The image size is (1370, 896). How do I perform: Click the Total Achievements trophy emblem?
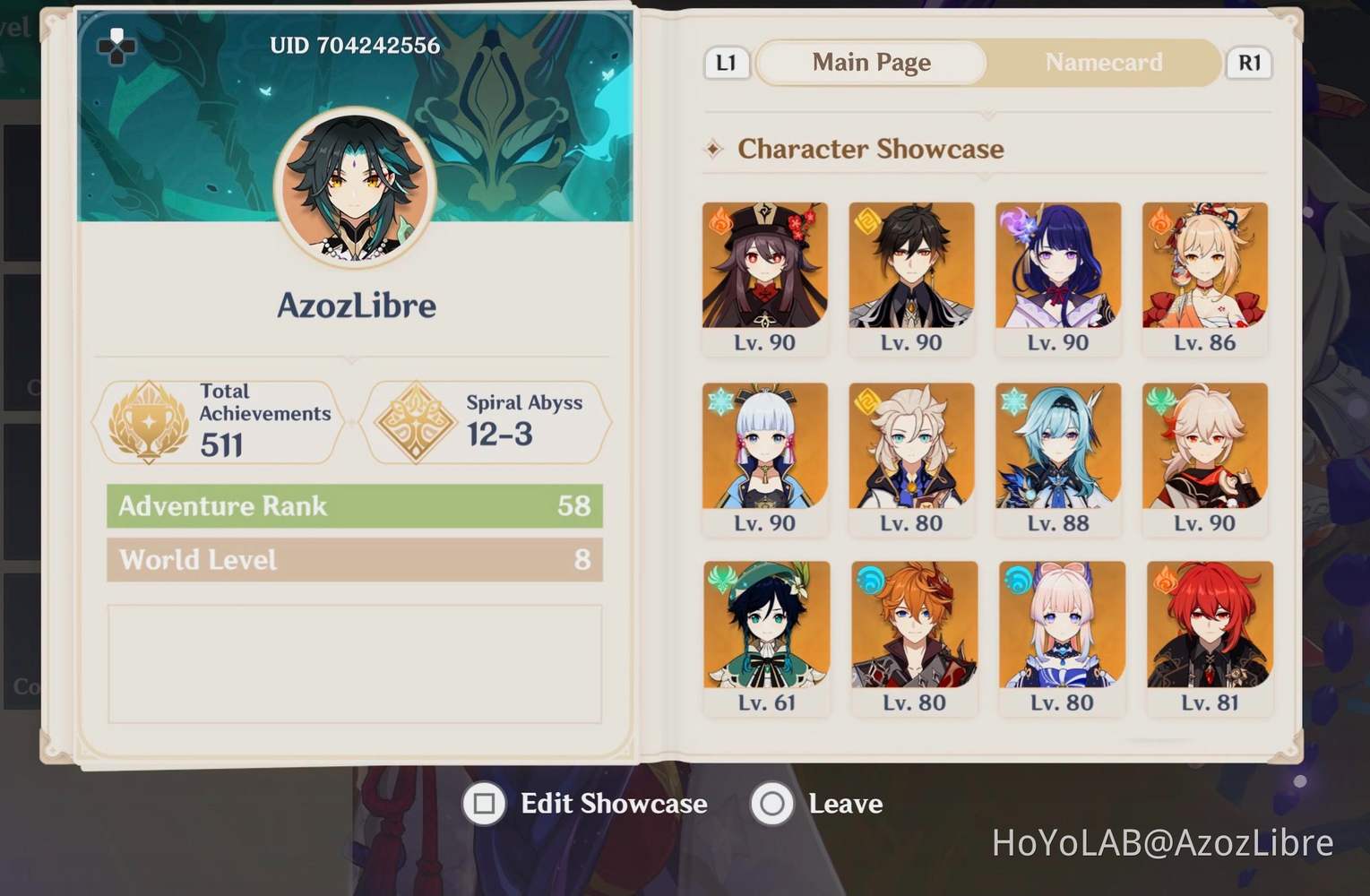(149, 420)
